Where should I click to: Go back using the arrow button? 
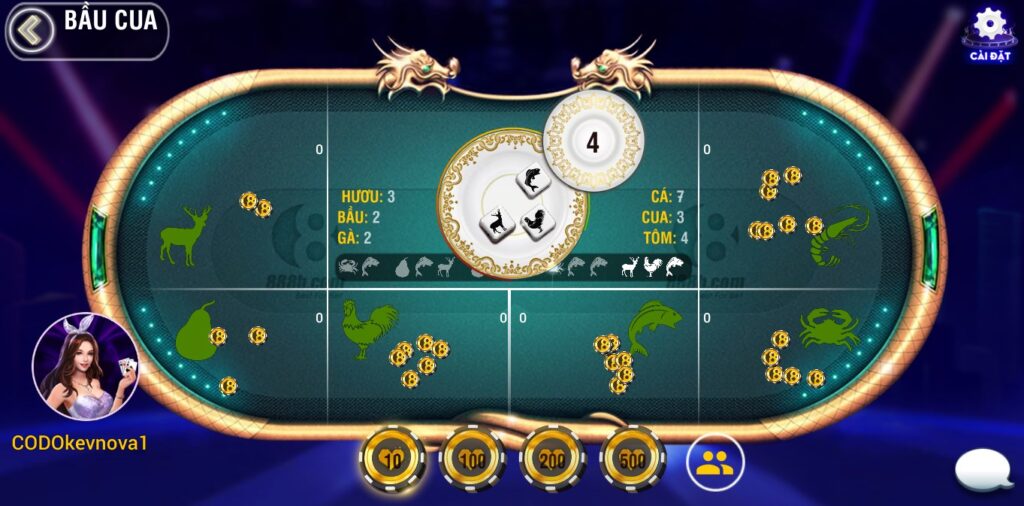click(31, 30)
